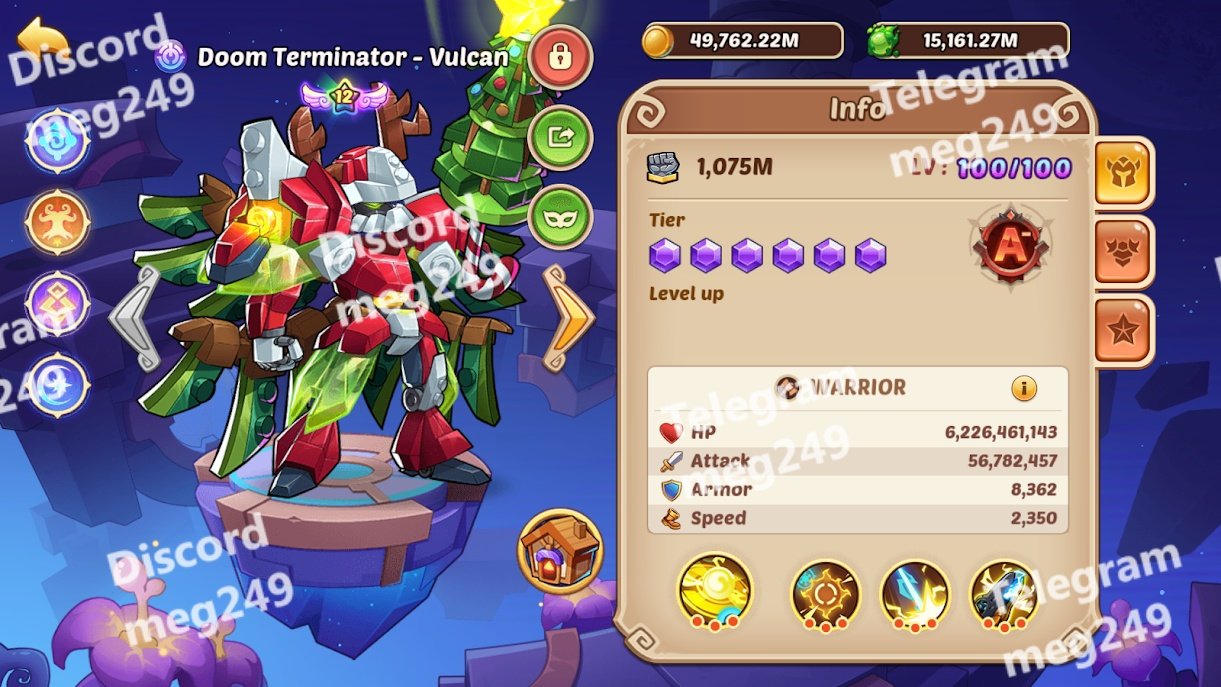1221x687 pixels.
Task: Toggle the red padlock lock button
Action: coord(560,58)
